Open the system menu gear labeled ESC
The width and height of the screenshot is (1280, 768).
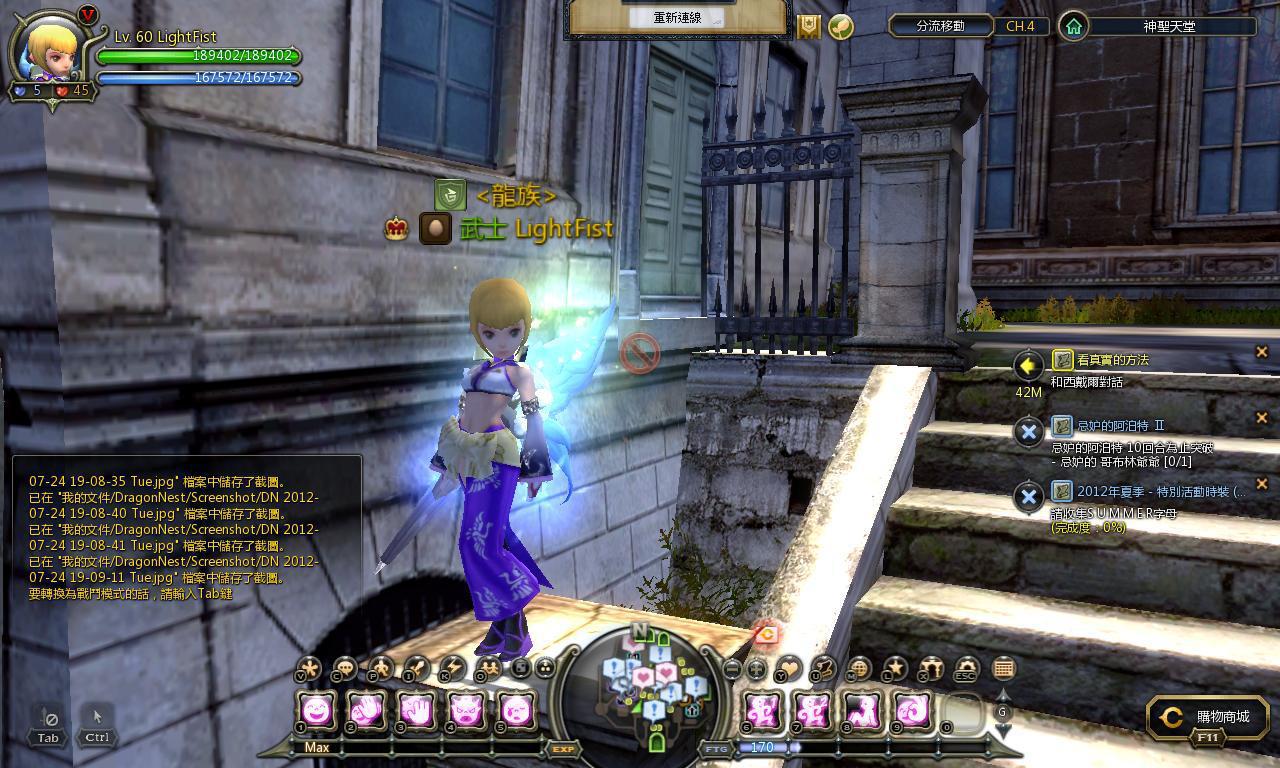click(966, 668)
